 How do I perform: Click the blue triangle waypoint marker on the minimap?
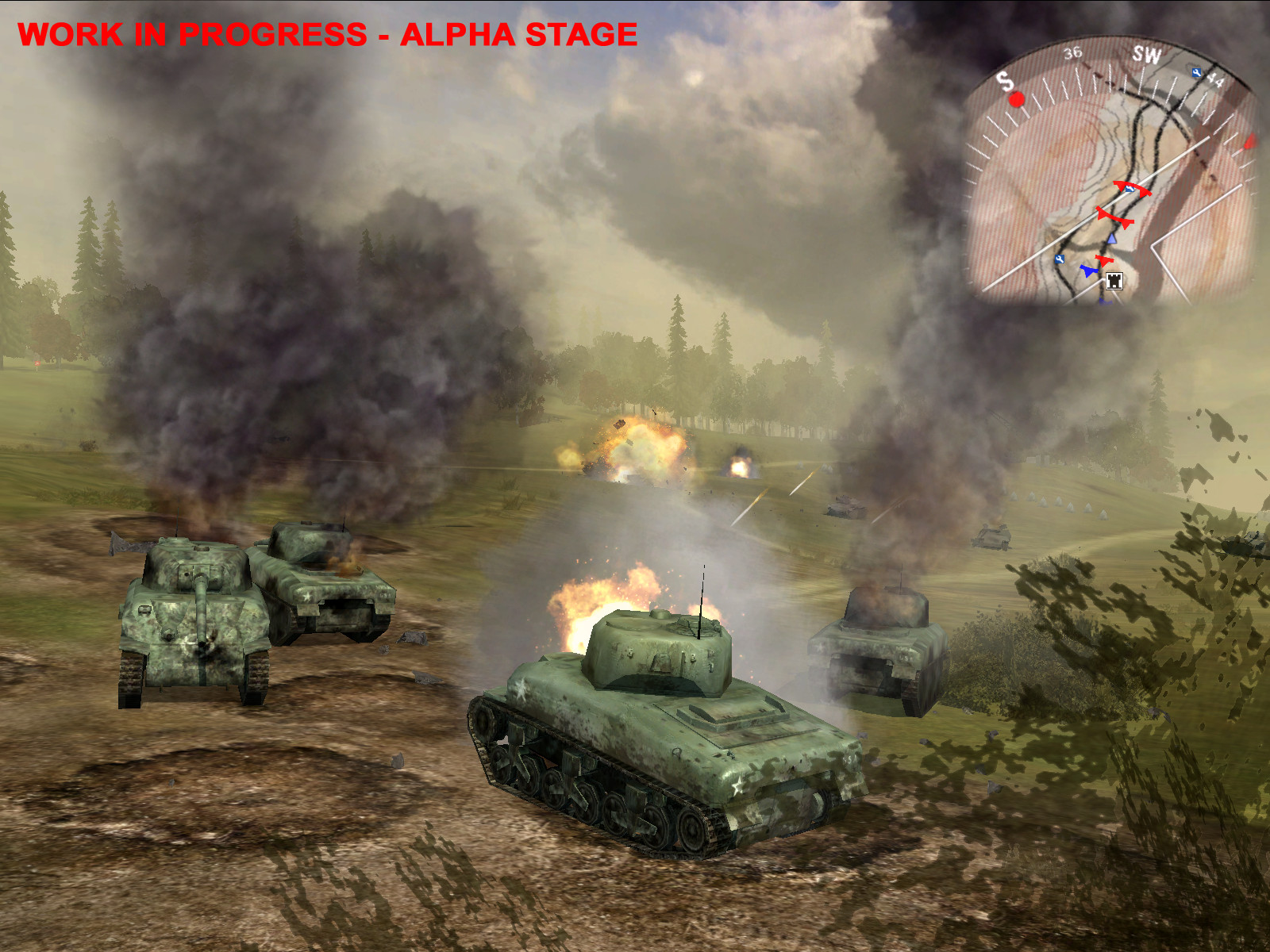[1112, 240]
